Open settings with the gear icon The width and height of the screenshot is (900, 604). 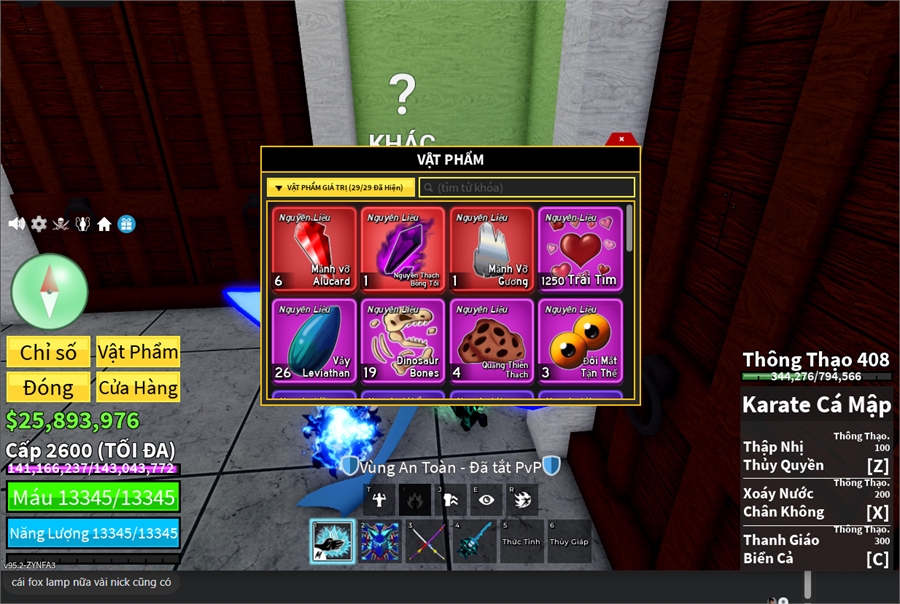pyautogui.click(x=38, y=224)
